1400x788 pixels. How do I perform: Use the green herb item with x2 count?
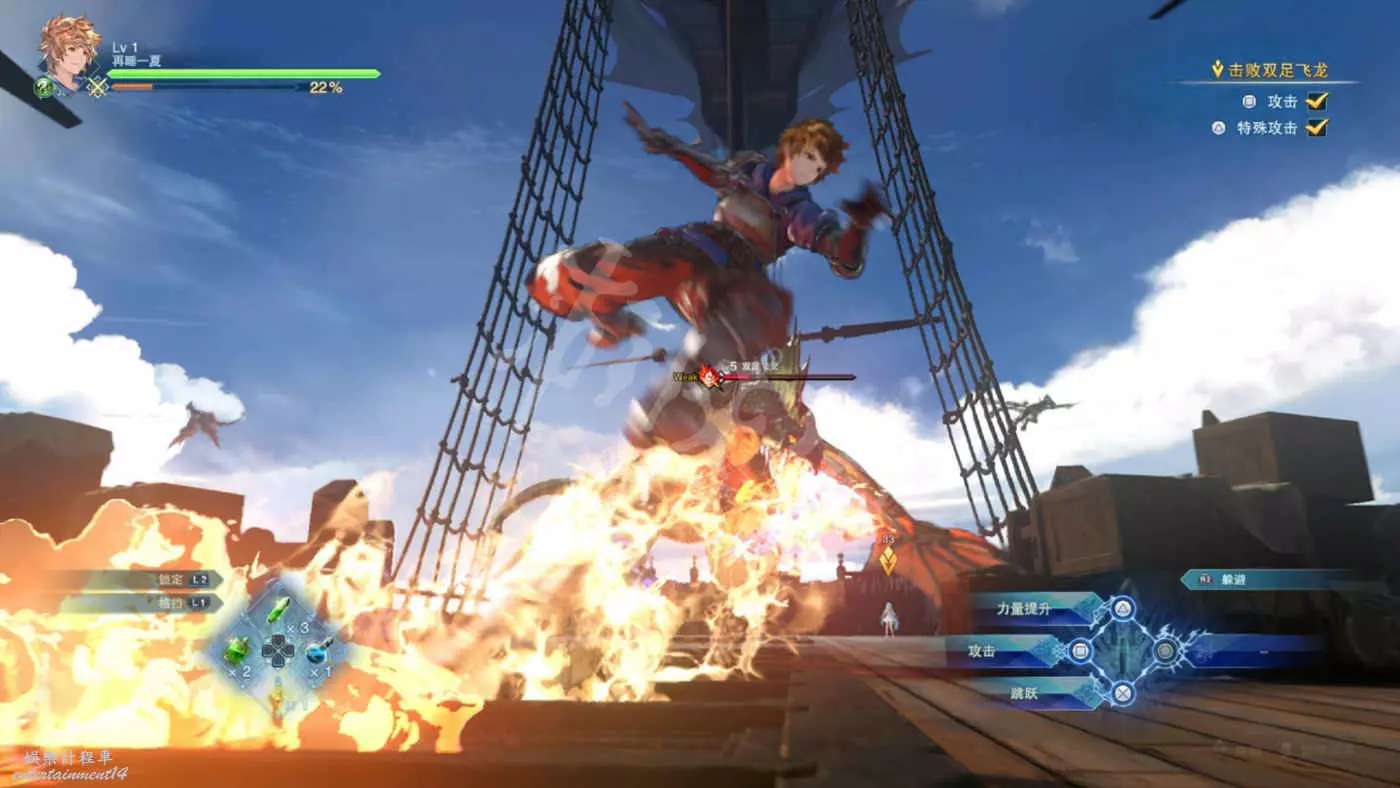click(237, 650)
